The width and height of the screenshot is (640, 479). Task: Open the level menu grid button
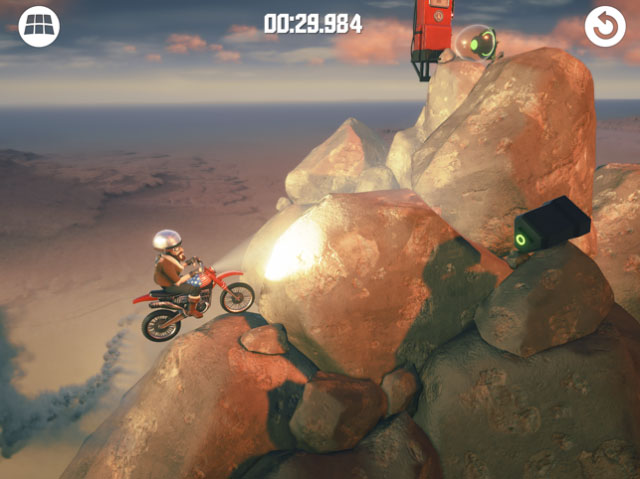pos(39,27)
